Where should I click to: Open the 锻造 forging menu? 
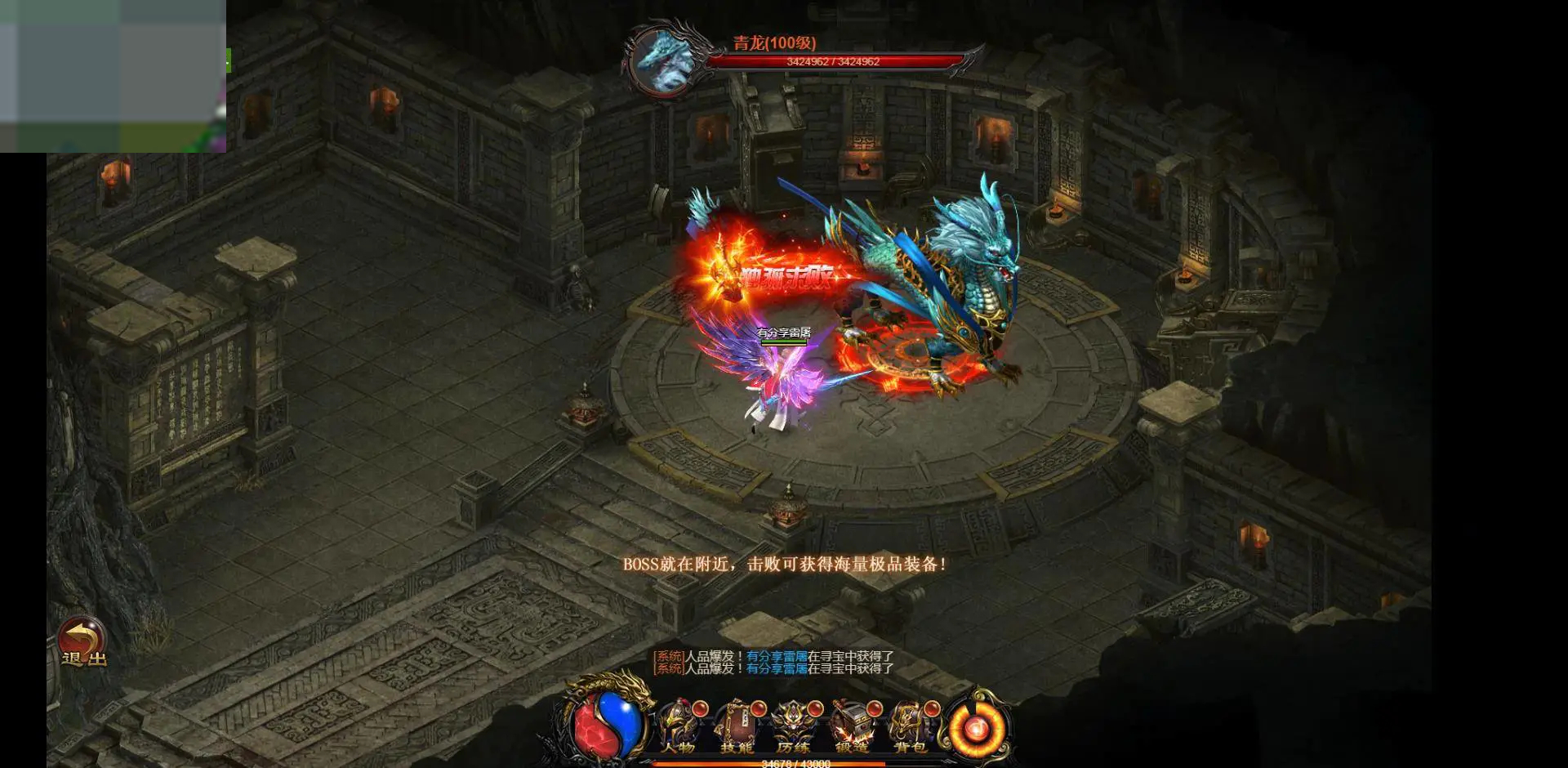click(851, 727)
